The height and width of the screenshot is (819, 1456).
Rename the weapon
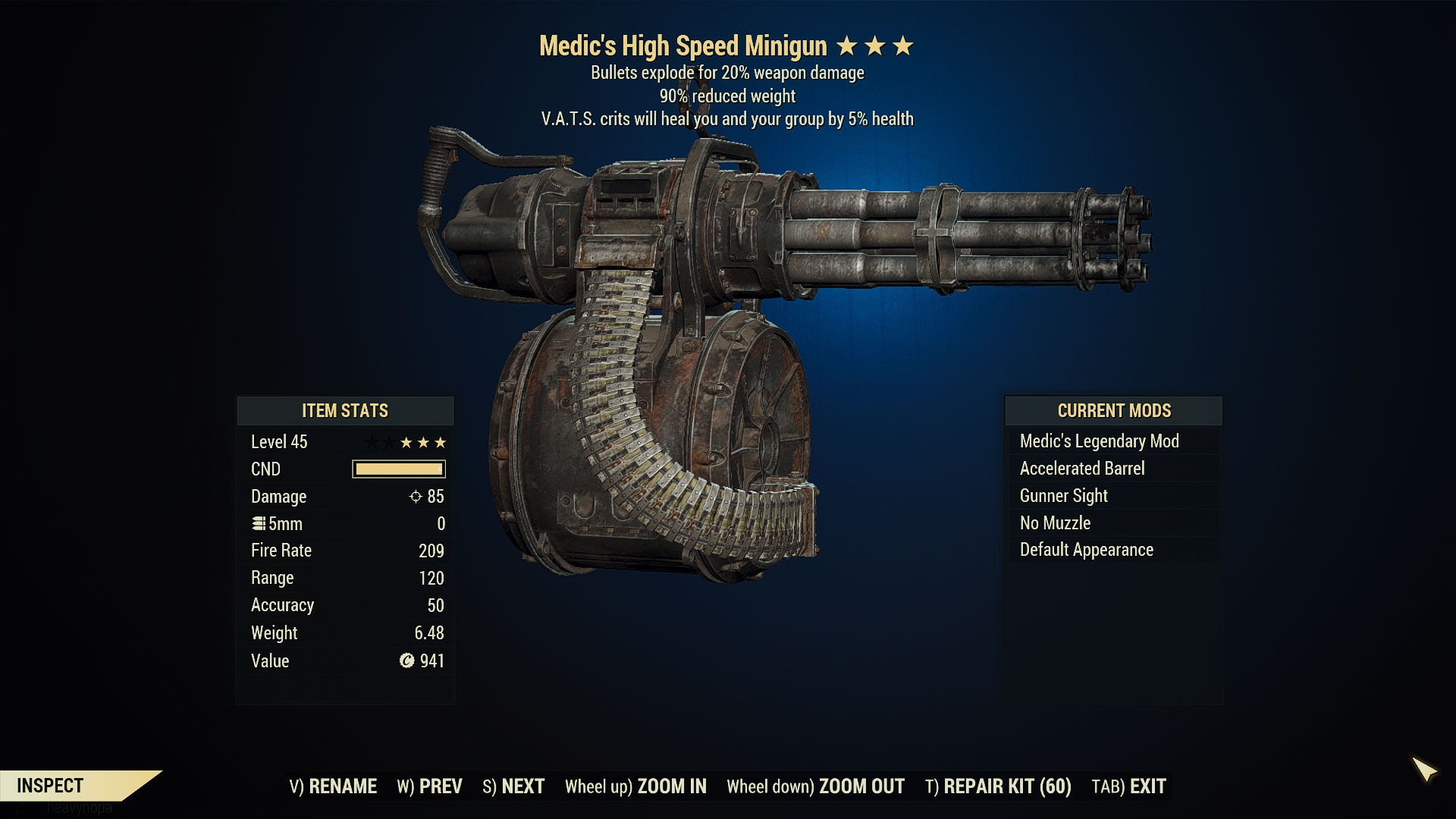pos(334,786)
